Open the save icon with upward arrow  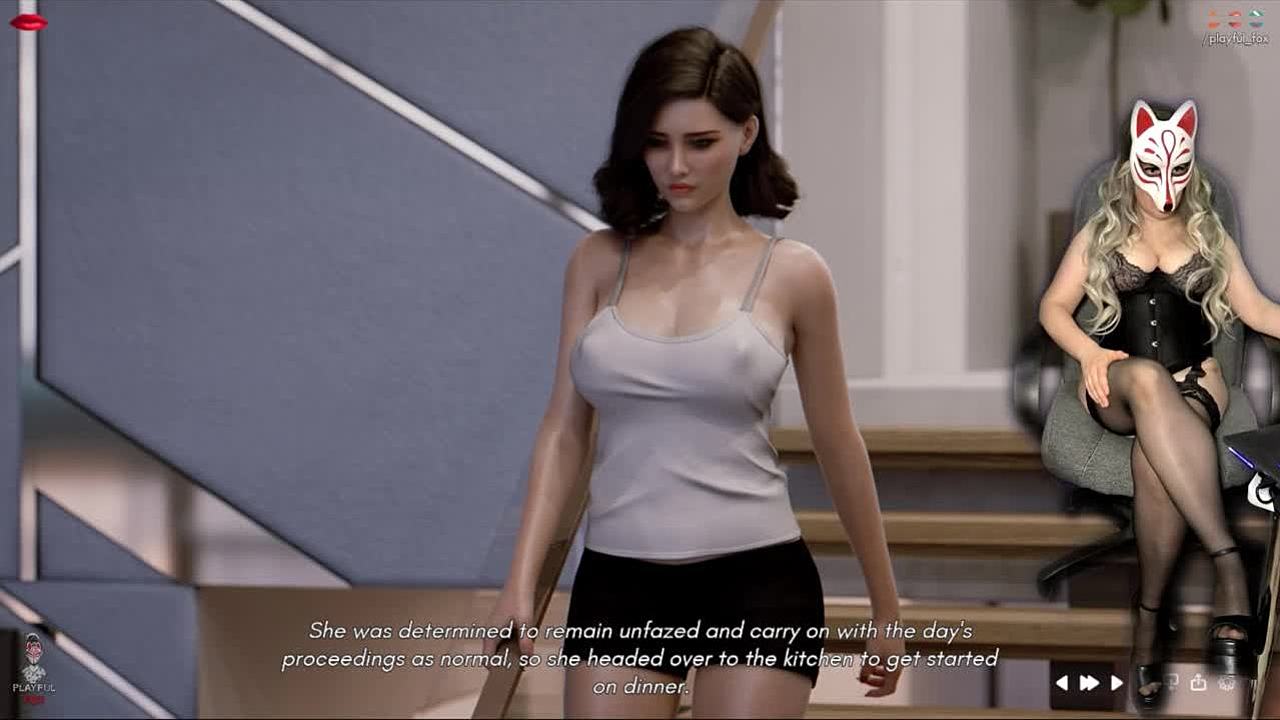pos(1198,683)
